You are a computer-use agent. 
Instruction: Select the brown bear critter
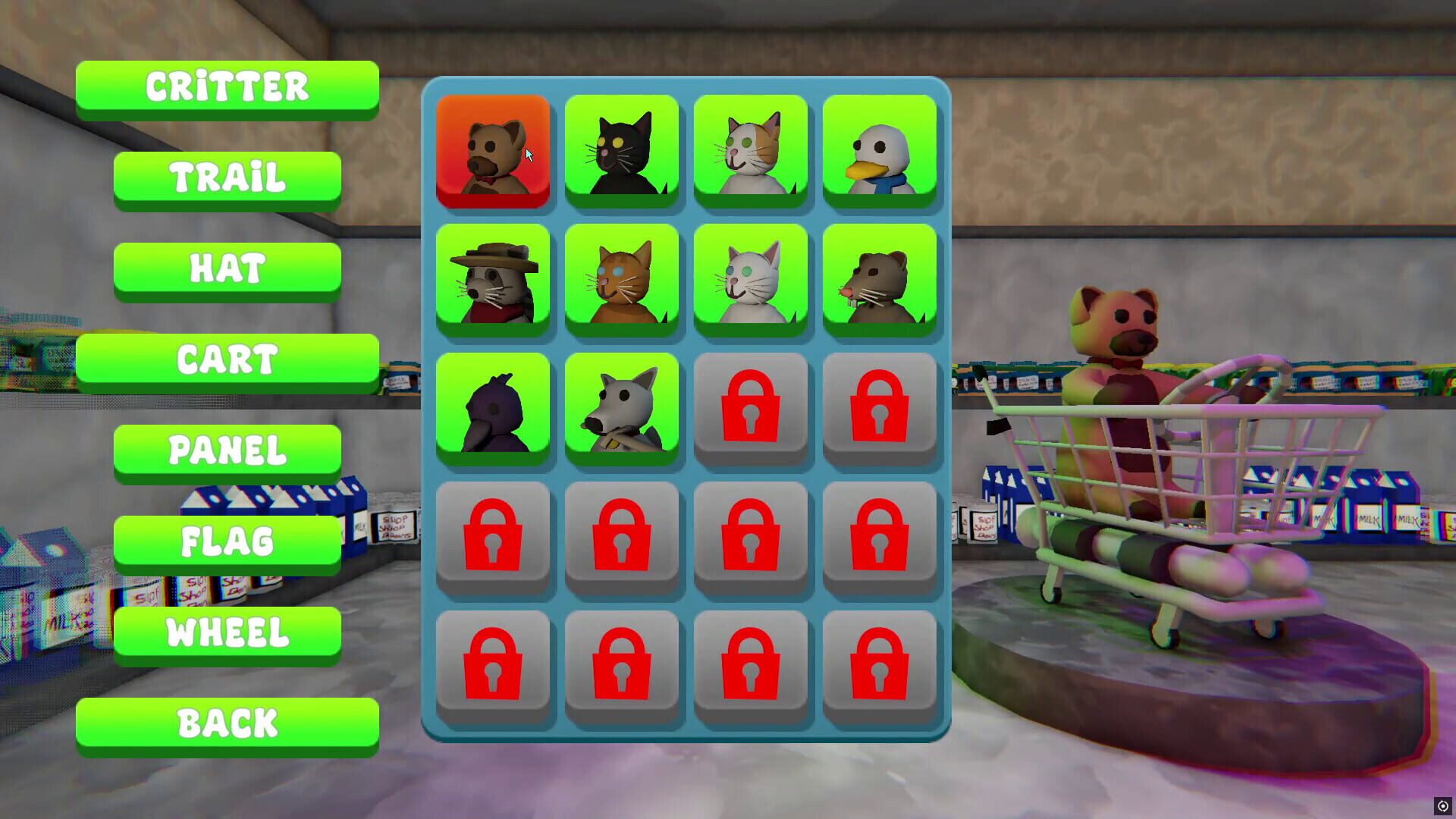point(493,149)
